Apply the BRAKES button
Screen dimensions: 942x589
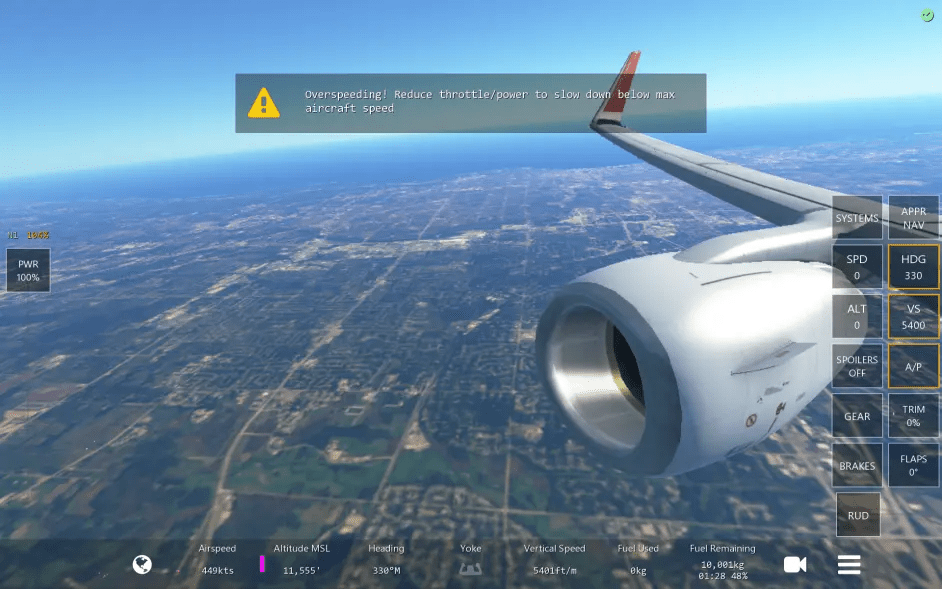pos(857,465)
